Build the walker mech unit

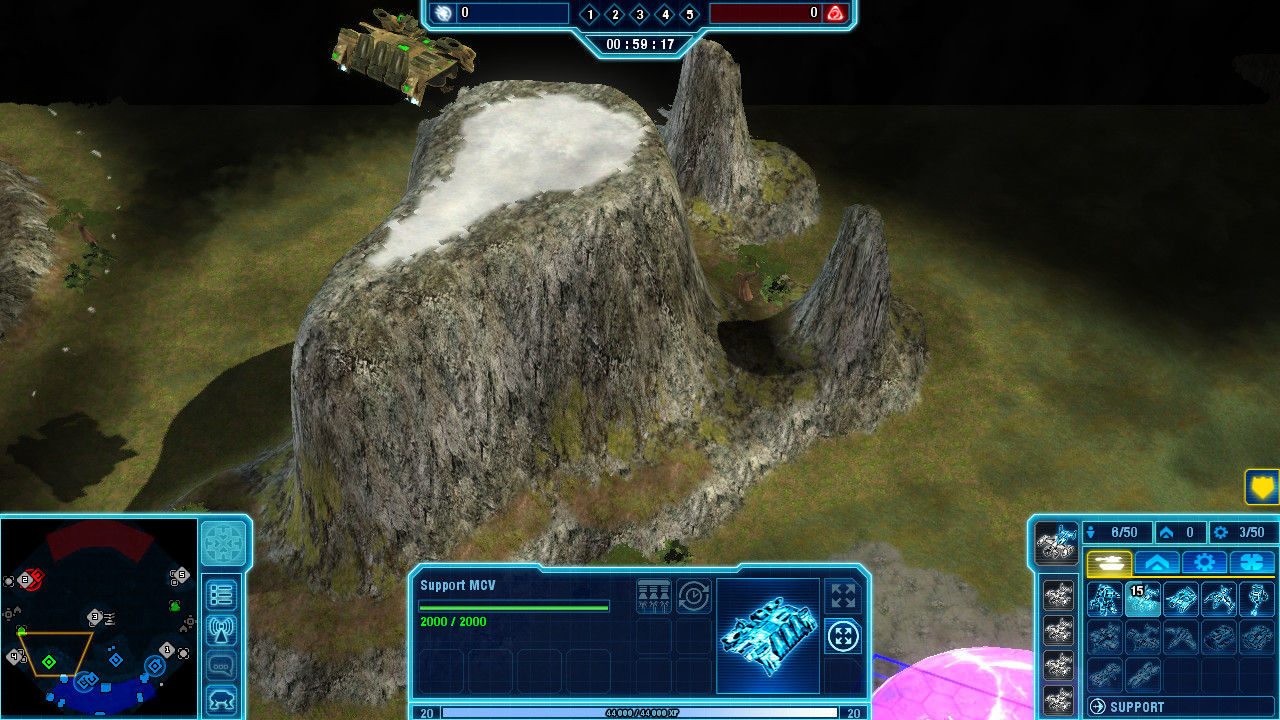pos(1105,599)
